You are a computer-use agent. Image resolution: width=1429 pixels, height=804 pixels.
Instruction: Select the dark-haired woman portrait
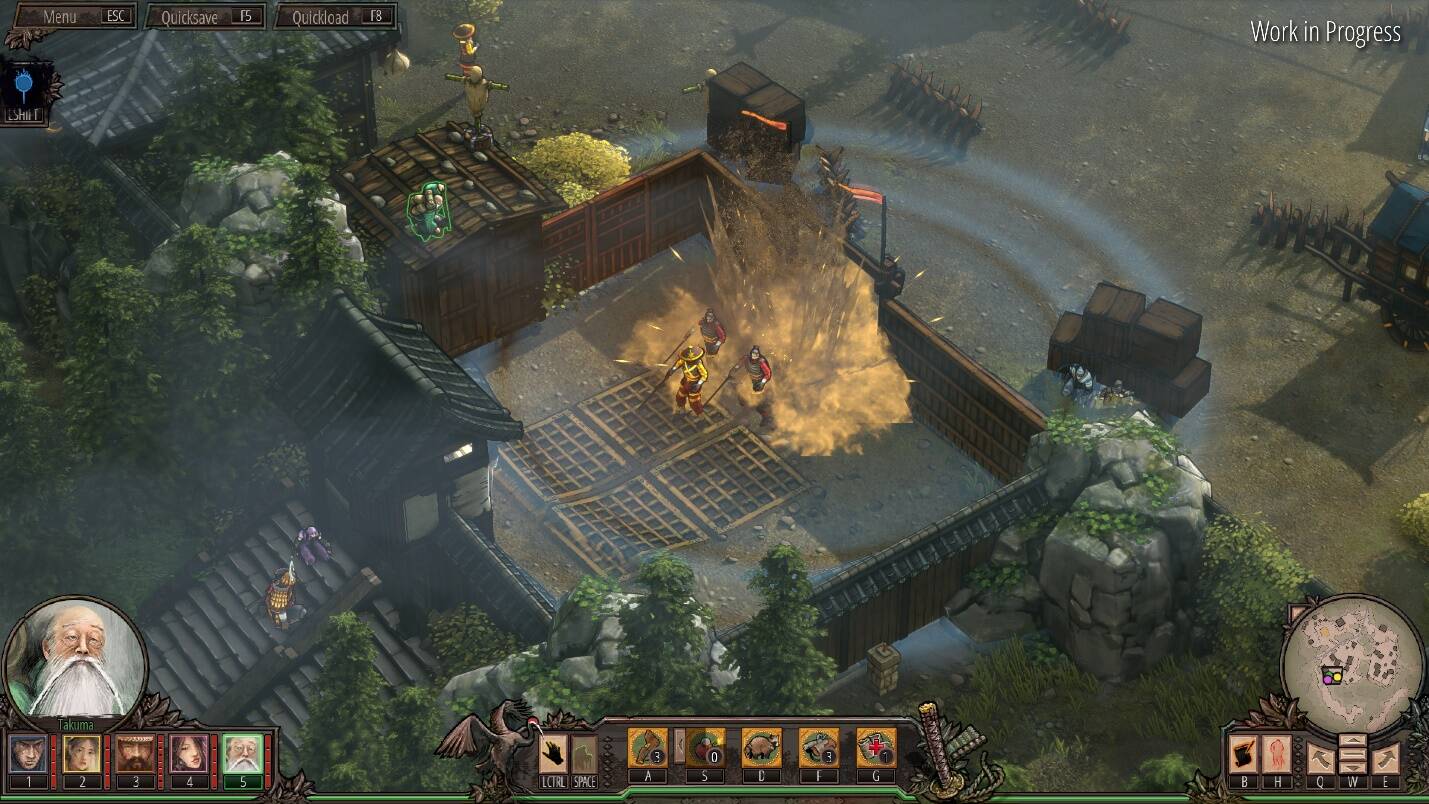pyautogui.click(x=188, y=754)
